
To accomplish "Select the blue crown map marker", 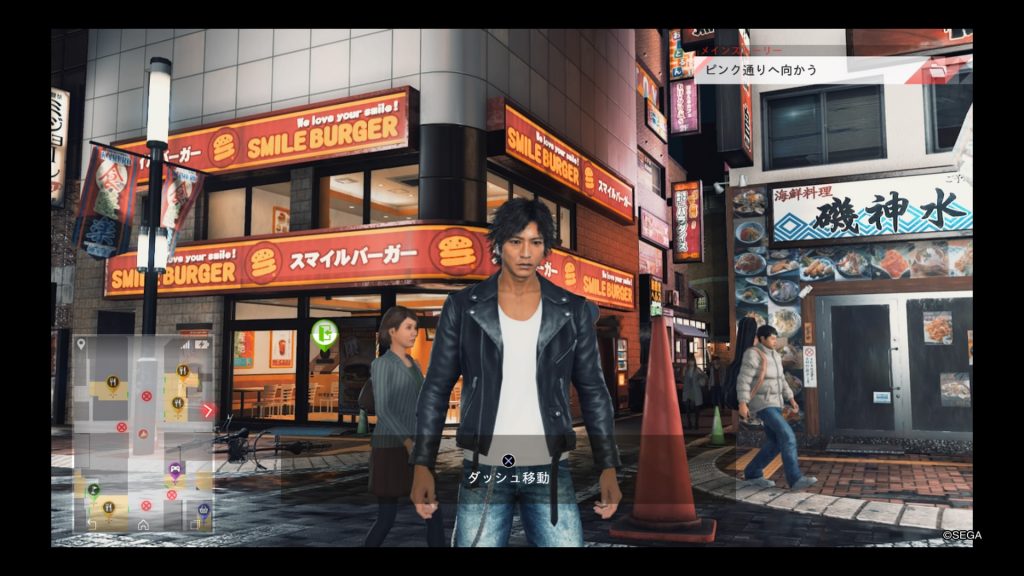I will (x=203, y=511).
